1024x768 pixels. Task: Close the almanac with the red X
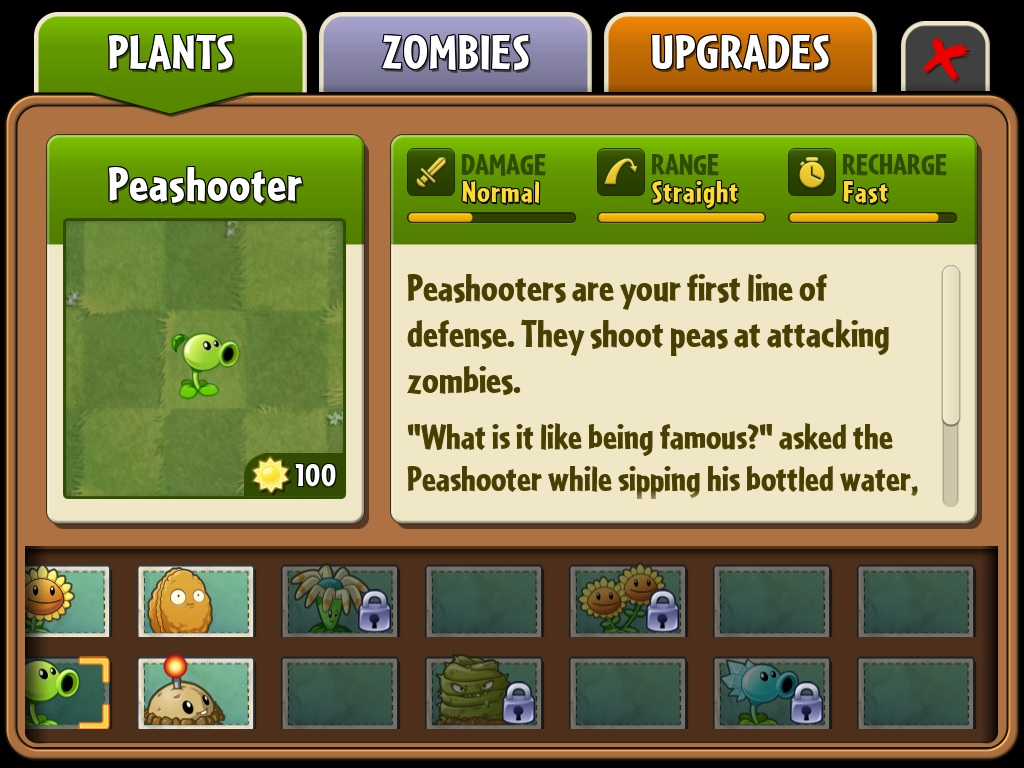945,60
